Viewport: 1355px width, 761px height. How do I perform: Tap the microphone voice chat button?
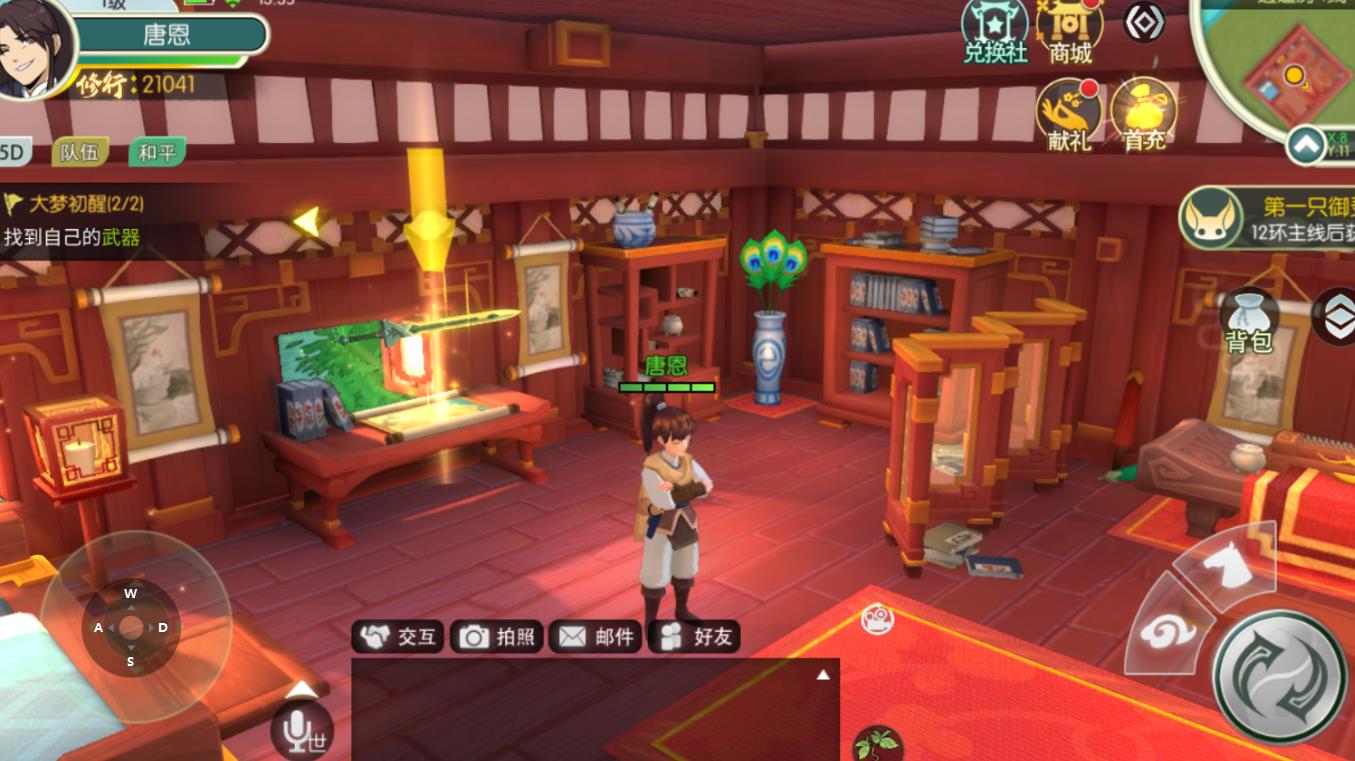pos(300,730)
